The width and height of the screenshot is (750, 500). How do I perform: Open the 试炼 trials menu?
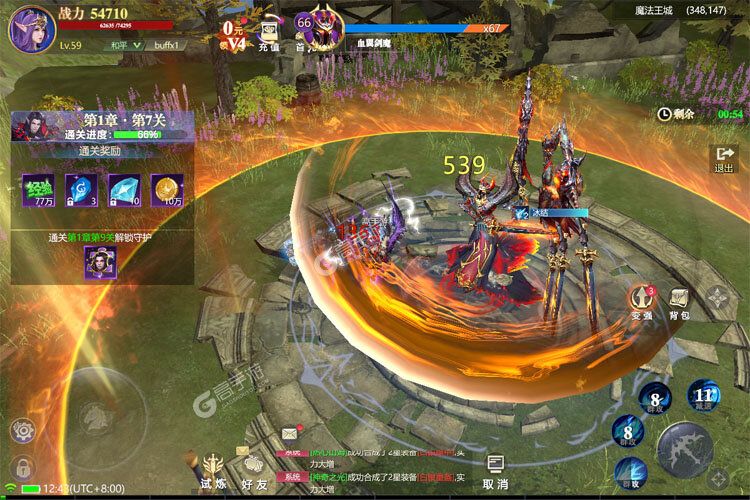tap(214, 470)
